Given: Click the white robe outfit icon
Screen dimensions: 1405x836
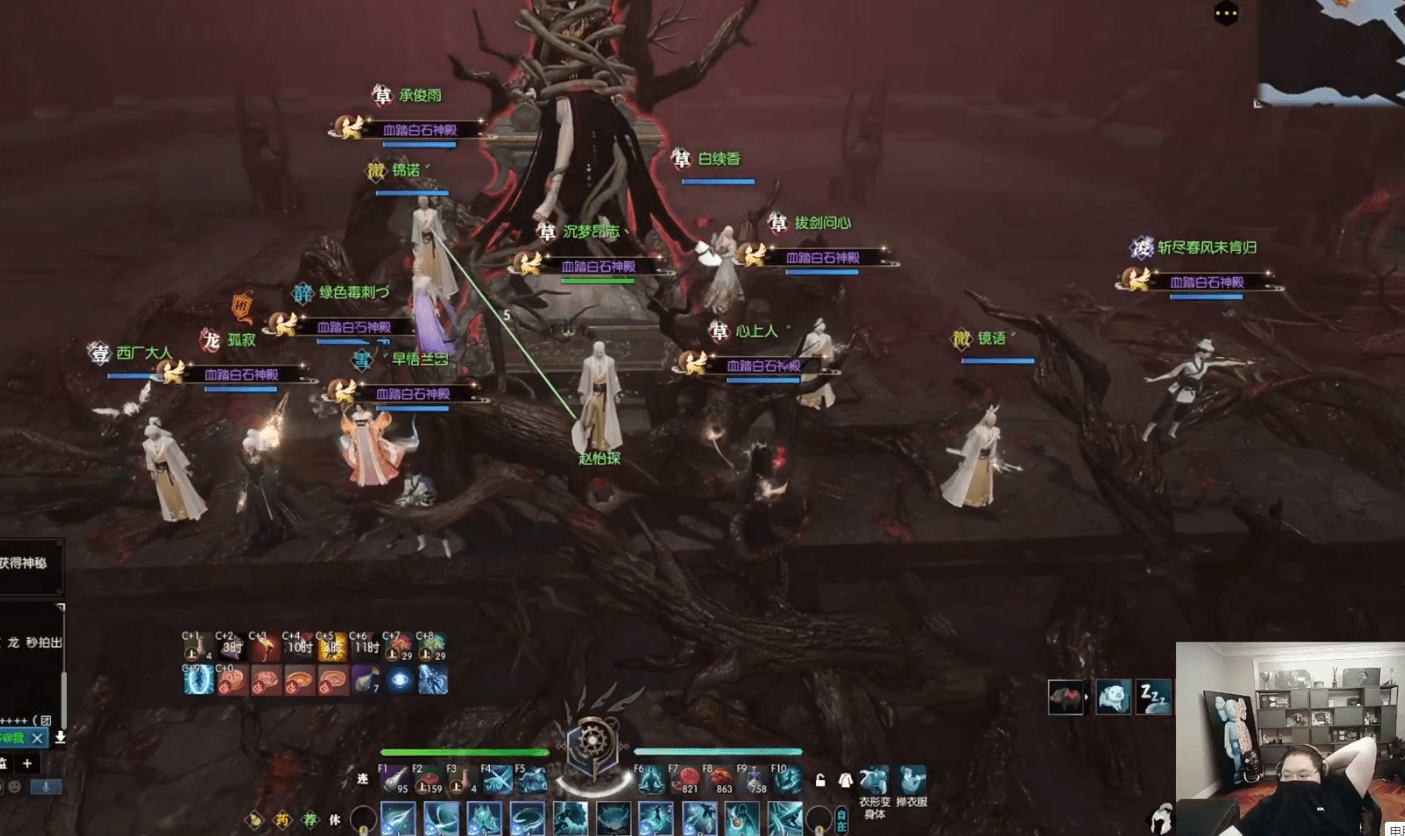Looking at the screenshot, I should 845,781.
